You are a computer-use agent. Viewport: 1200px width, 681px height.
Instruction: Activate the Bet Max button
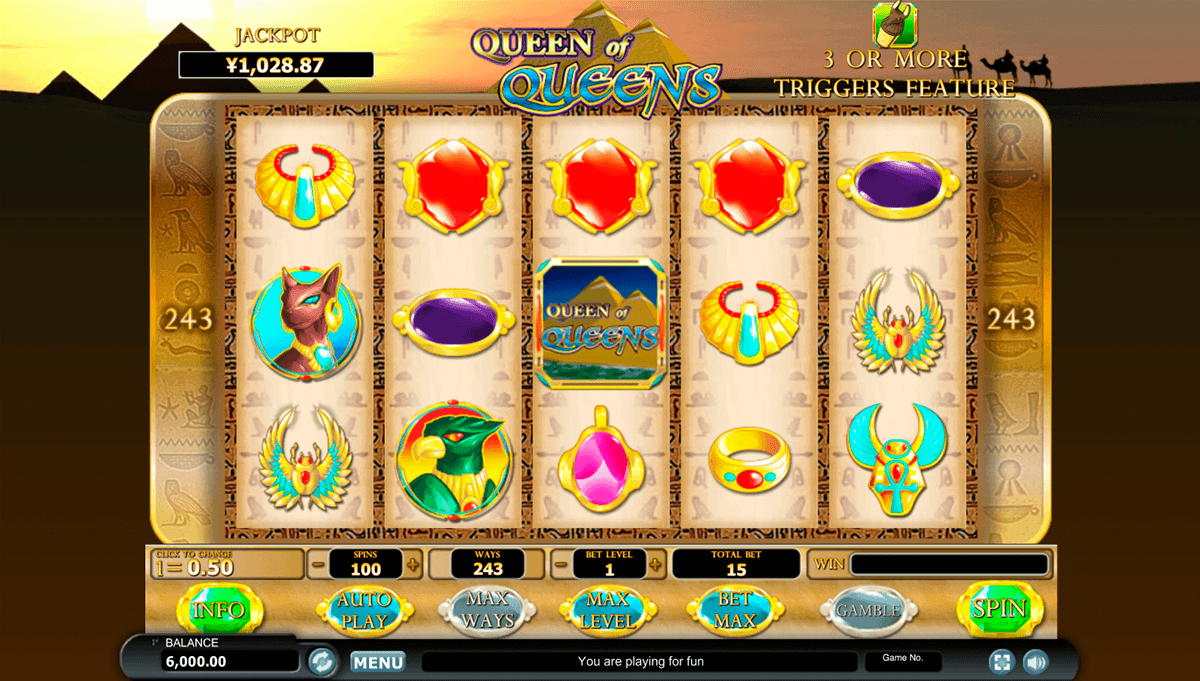click(x=735, y=609)
